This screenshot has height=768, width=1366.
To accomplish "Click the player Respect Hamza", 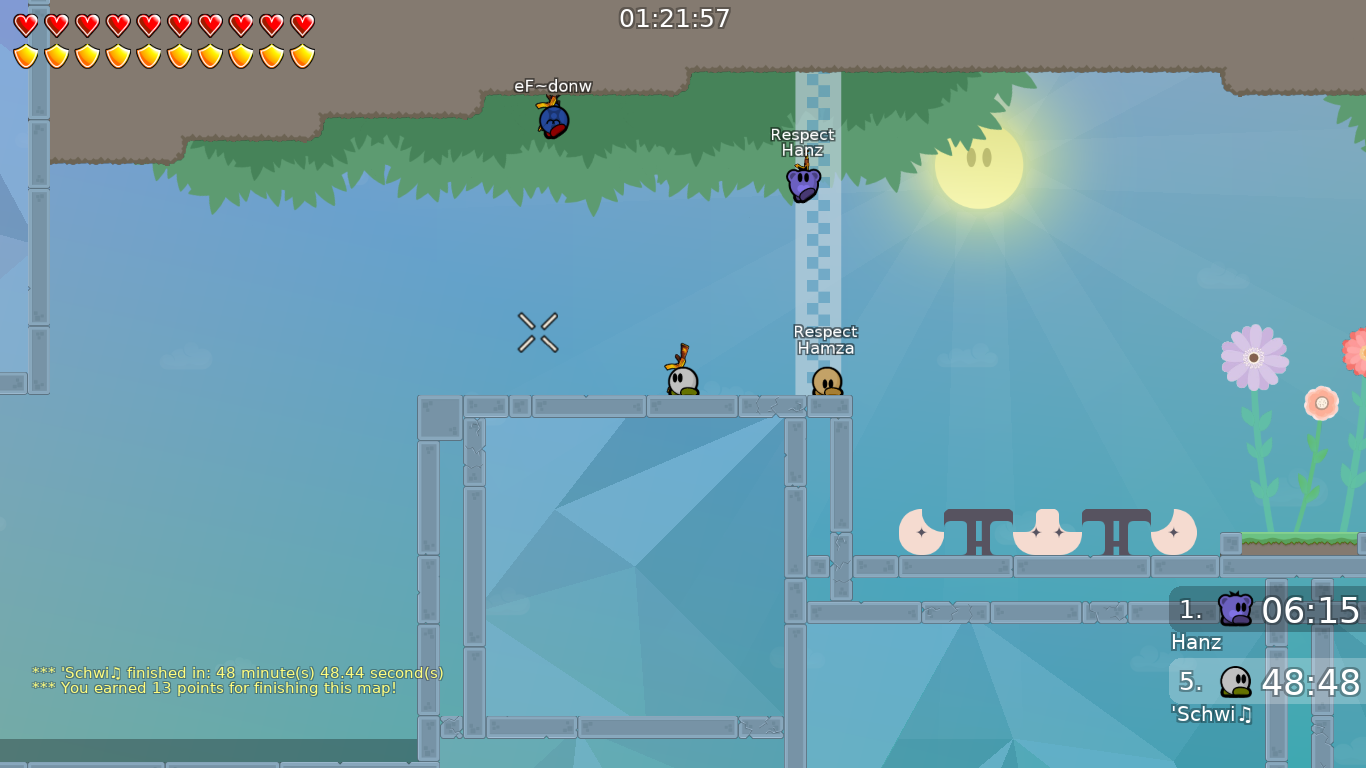I will pyautogui.click(x=825, y=382).
